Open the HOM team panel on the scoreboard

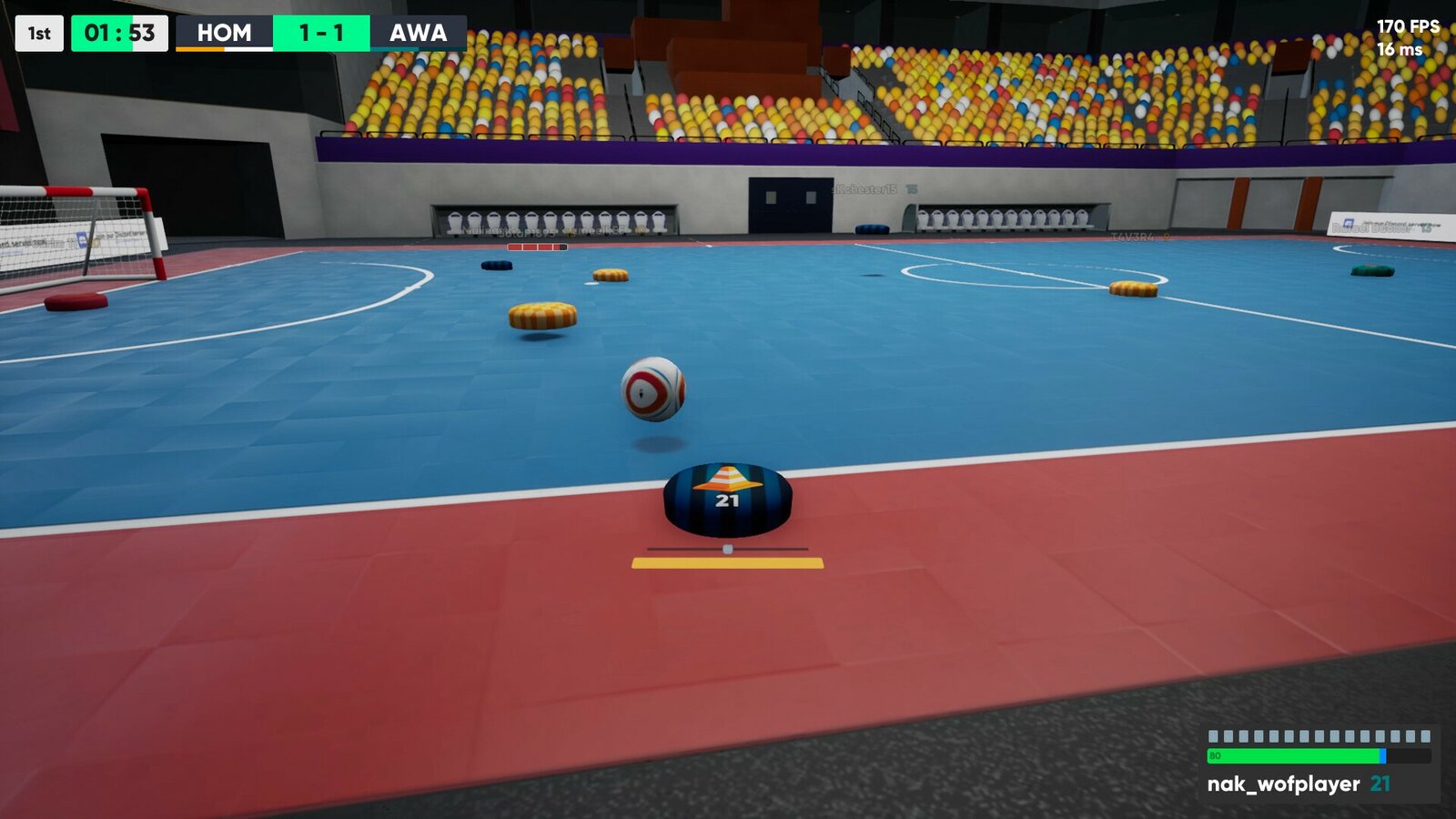pyautogui.click(x=224, y=33)
